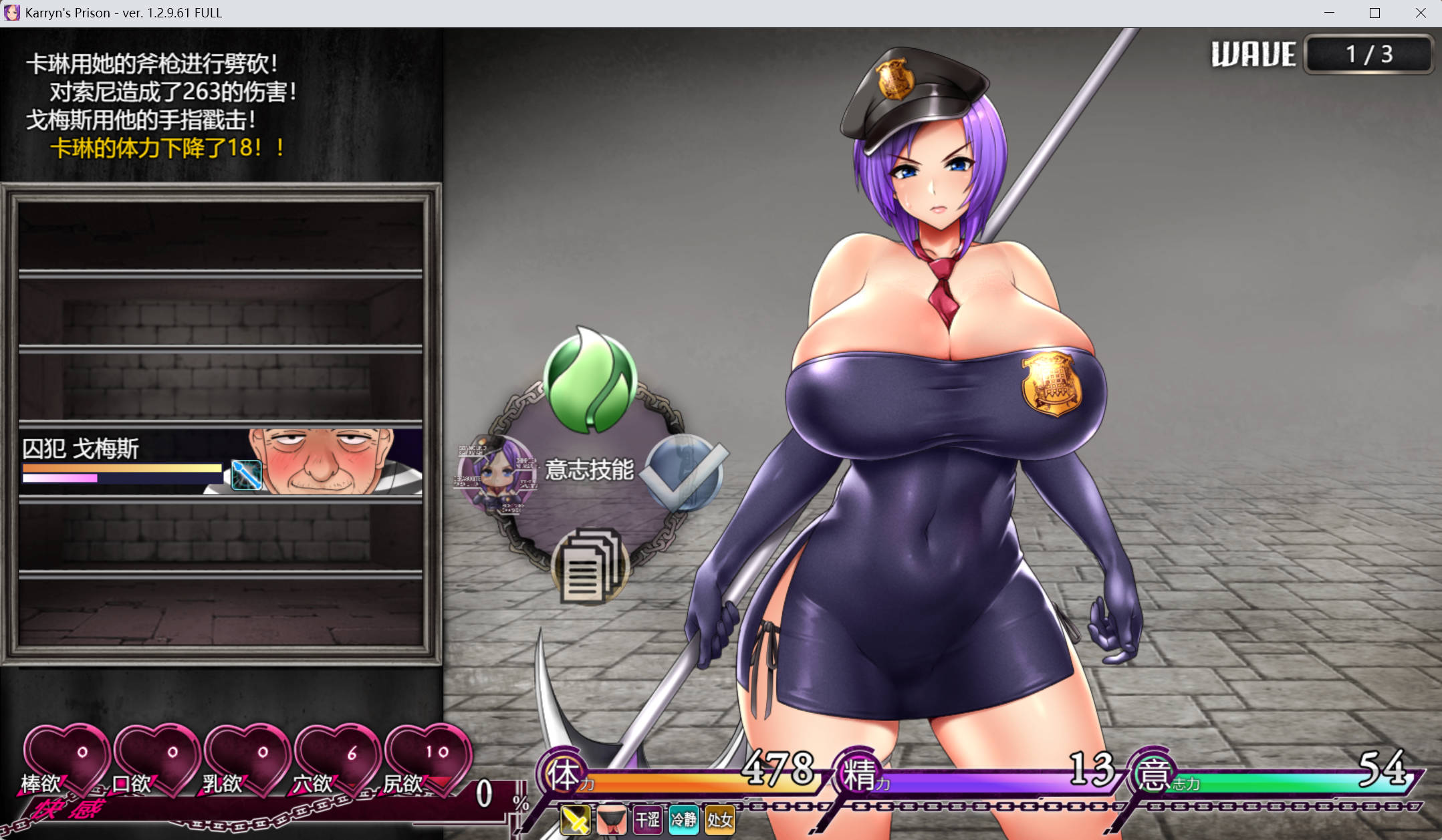Click the 干涩 status icon
This screenshot has width=1442, height=840.
pos(647,819)
